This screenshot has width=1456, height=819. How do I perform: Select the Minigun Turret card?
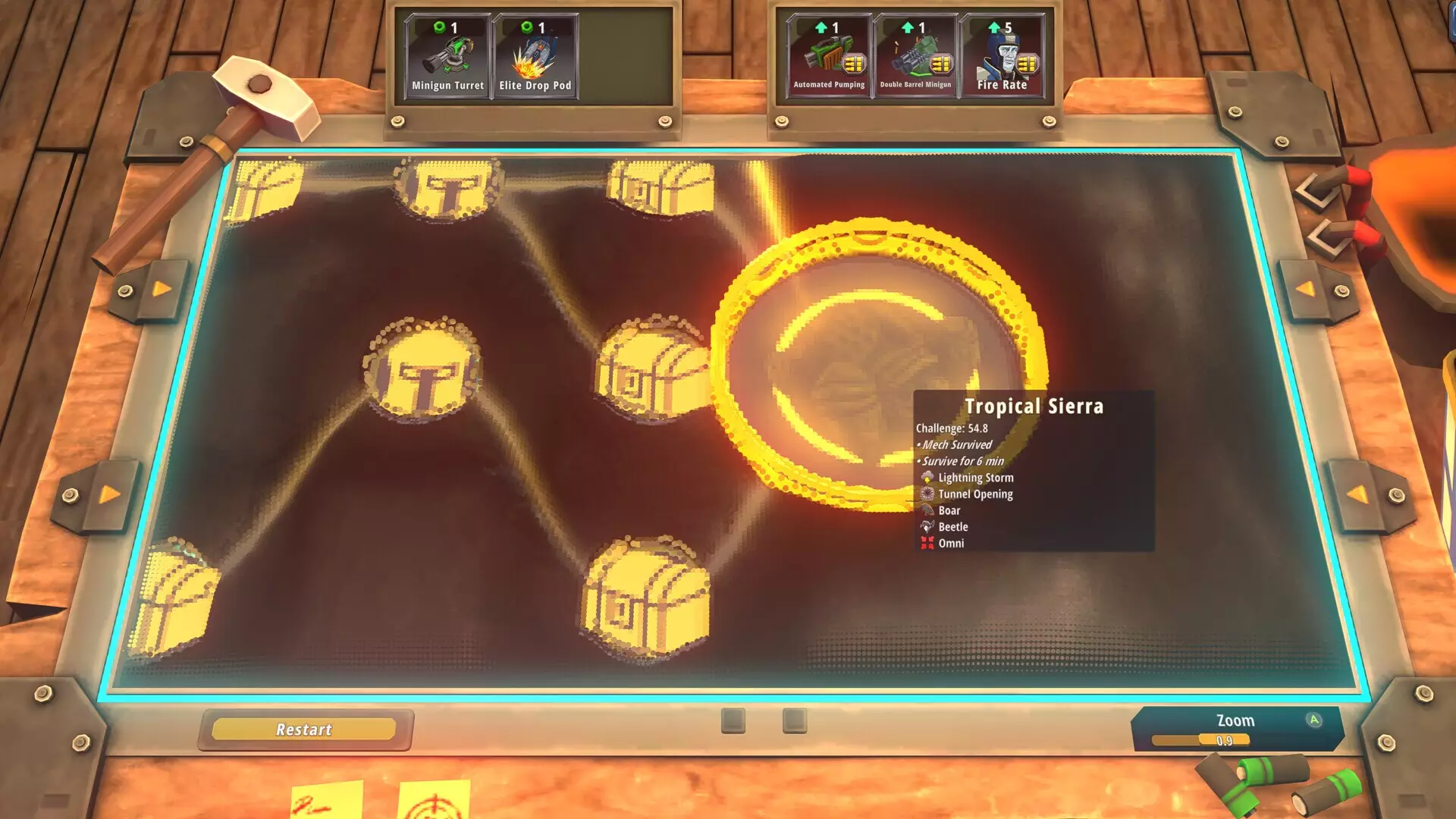click(x=446, y=57)
